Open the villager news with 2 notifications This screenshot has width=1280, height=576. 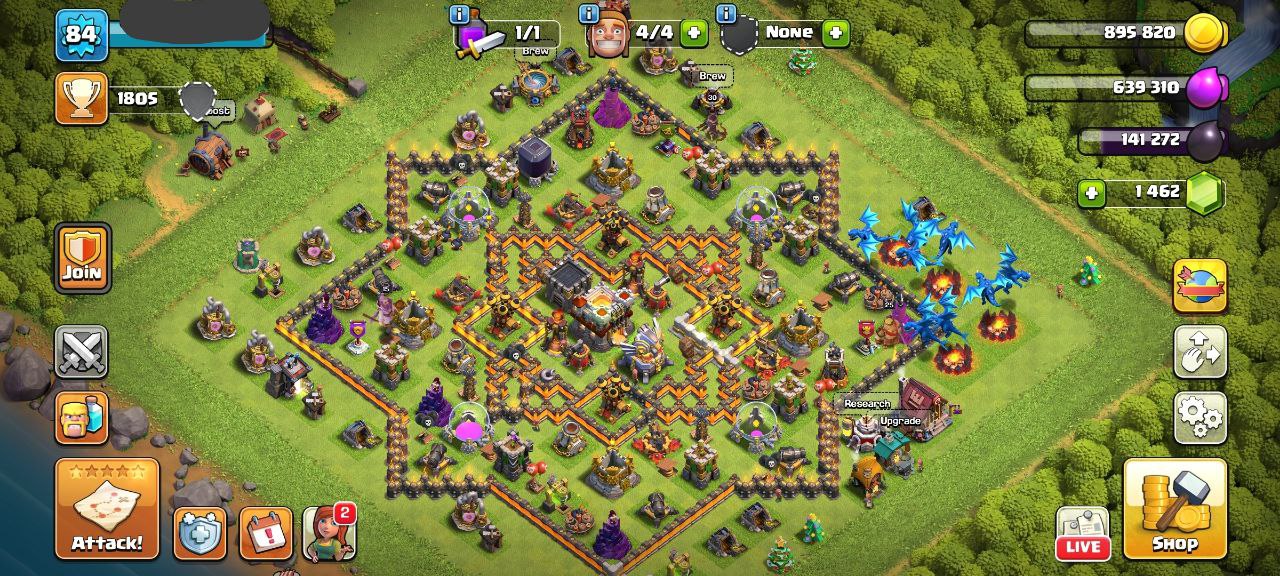point(329,533)
